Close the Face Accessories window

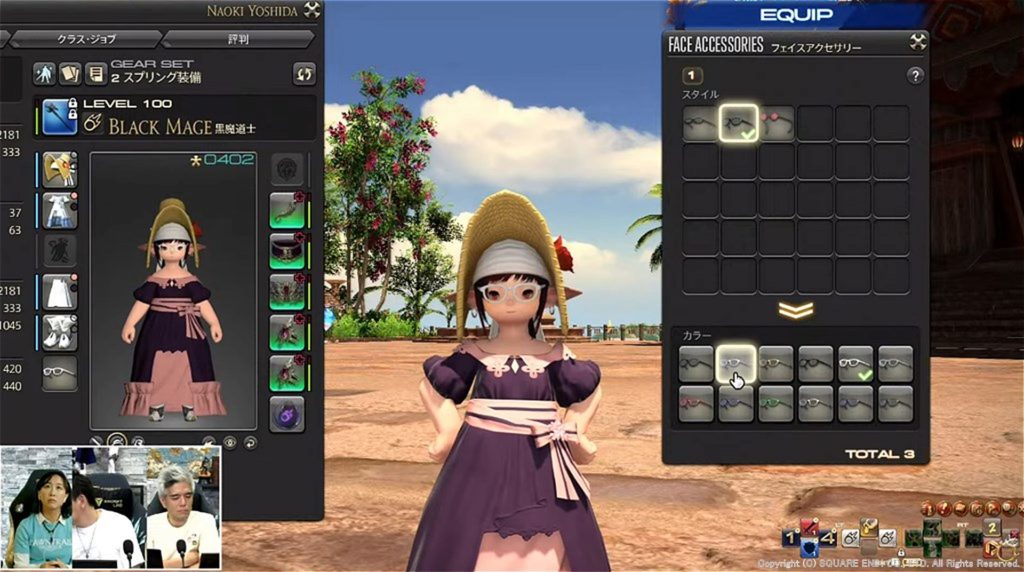(x=917, y=43)
